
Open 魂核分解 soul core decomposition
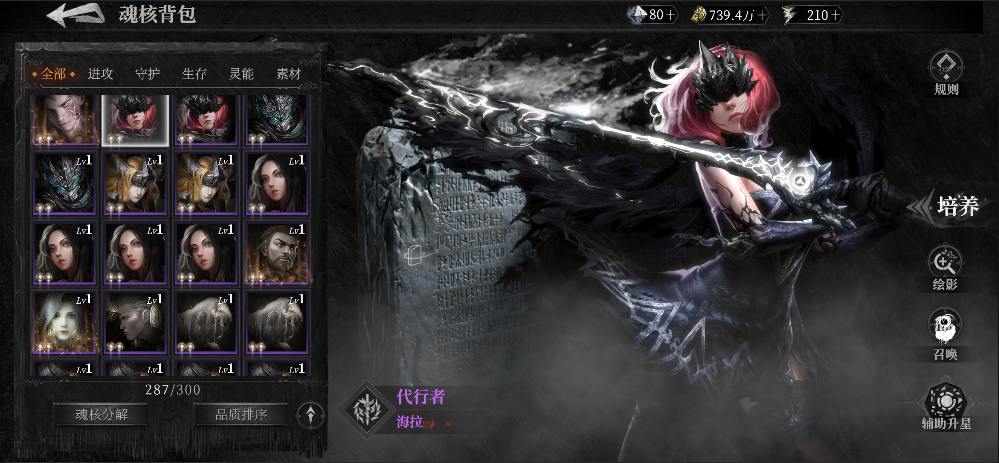coord(100,414)
